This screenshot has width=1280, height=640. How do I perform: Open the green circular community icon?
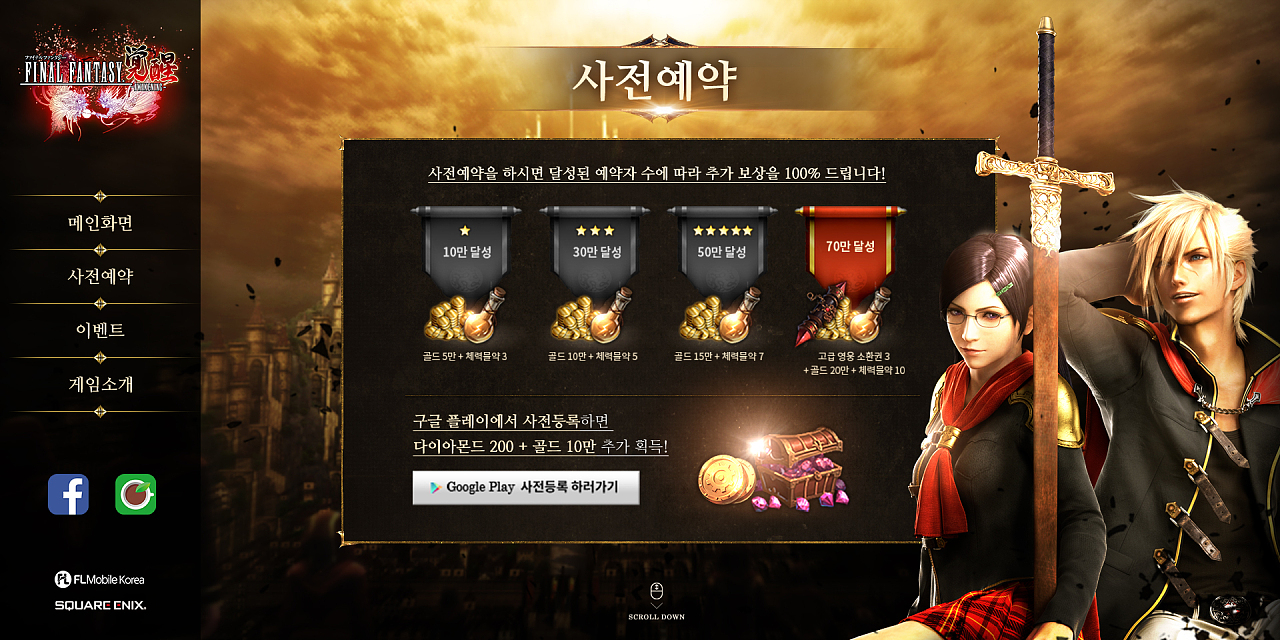135,494
